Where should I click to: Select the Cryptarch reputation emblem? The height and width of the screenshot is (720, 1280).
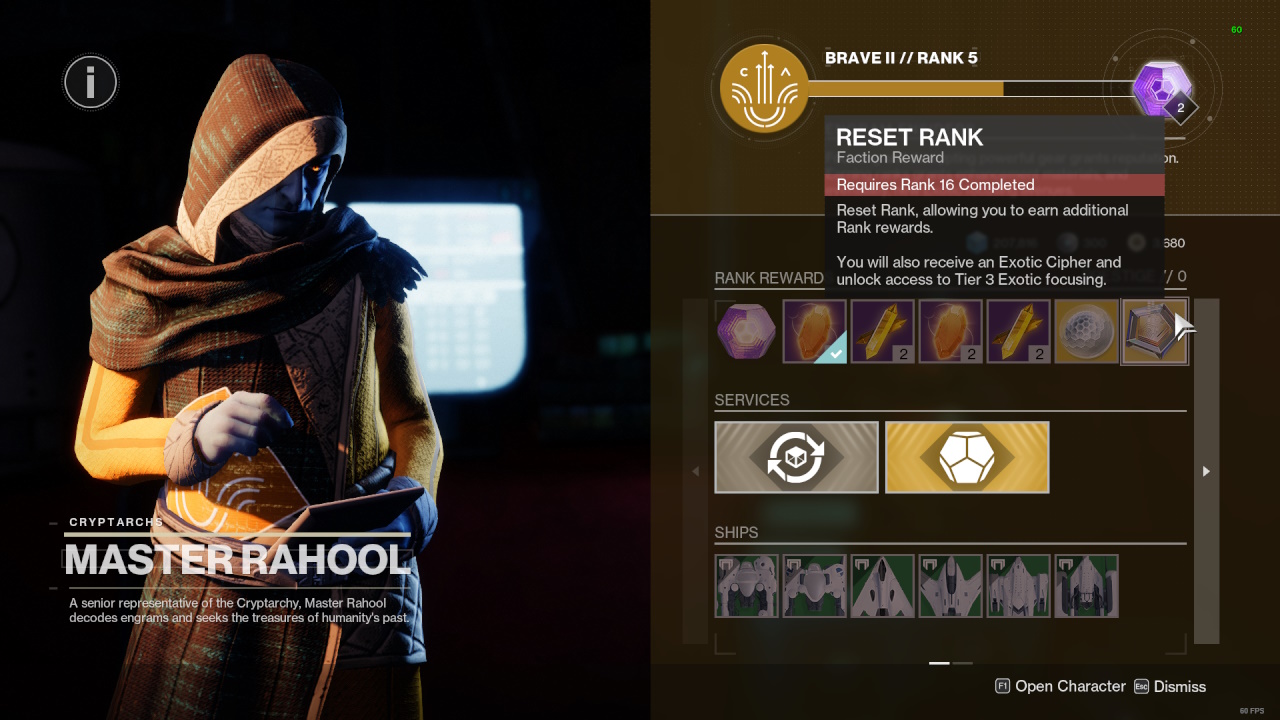pyautogui.click(x=763, y=89)
